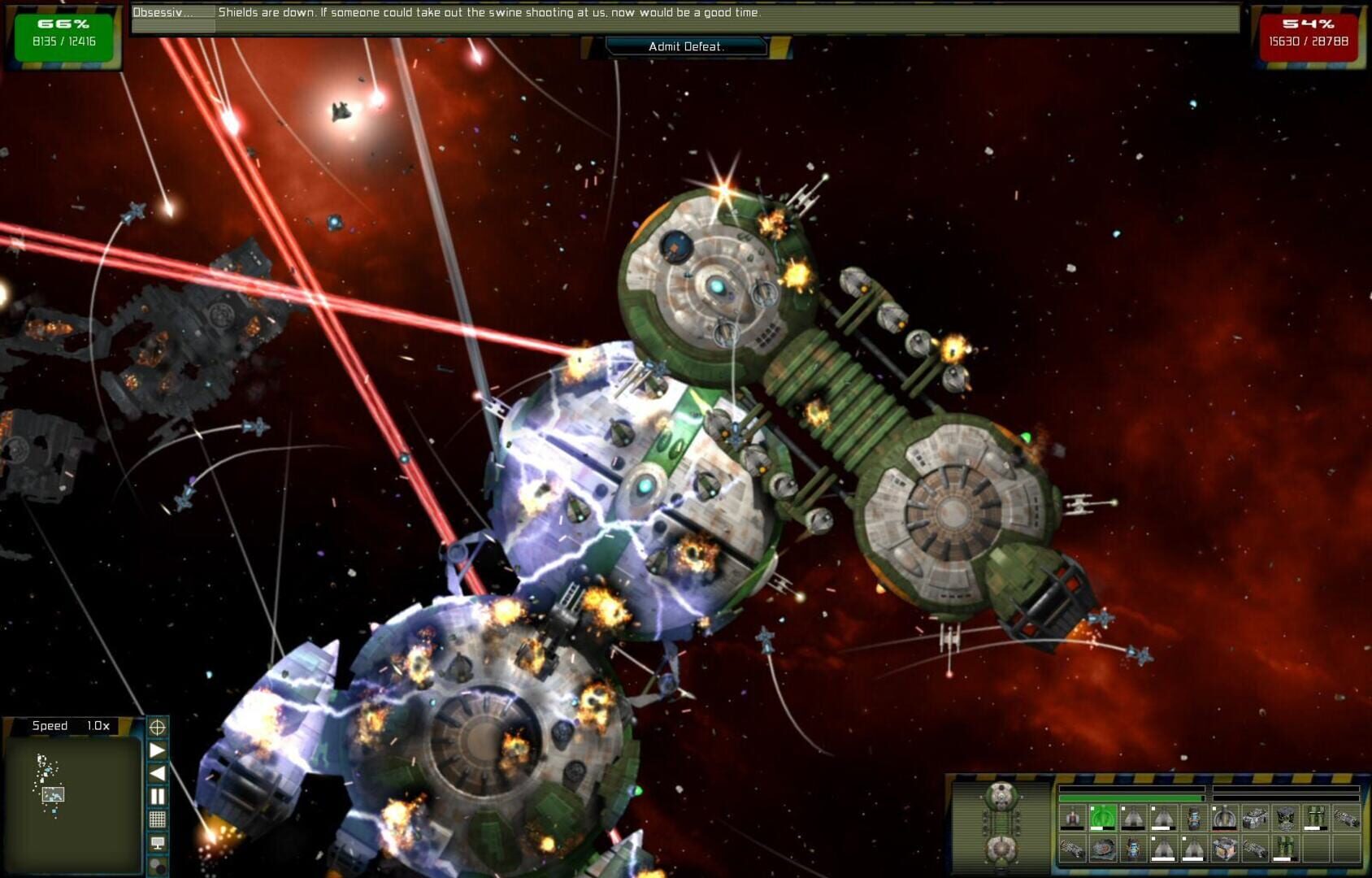The height and width of the screenshot is (878, 1372).
Task: Open the Speed control options
Action: (x=72, y=725)
